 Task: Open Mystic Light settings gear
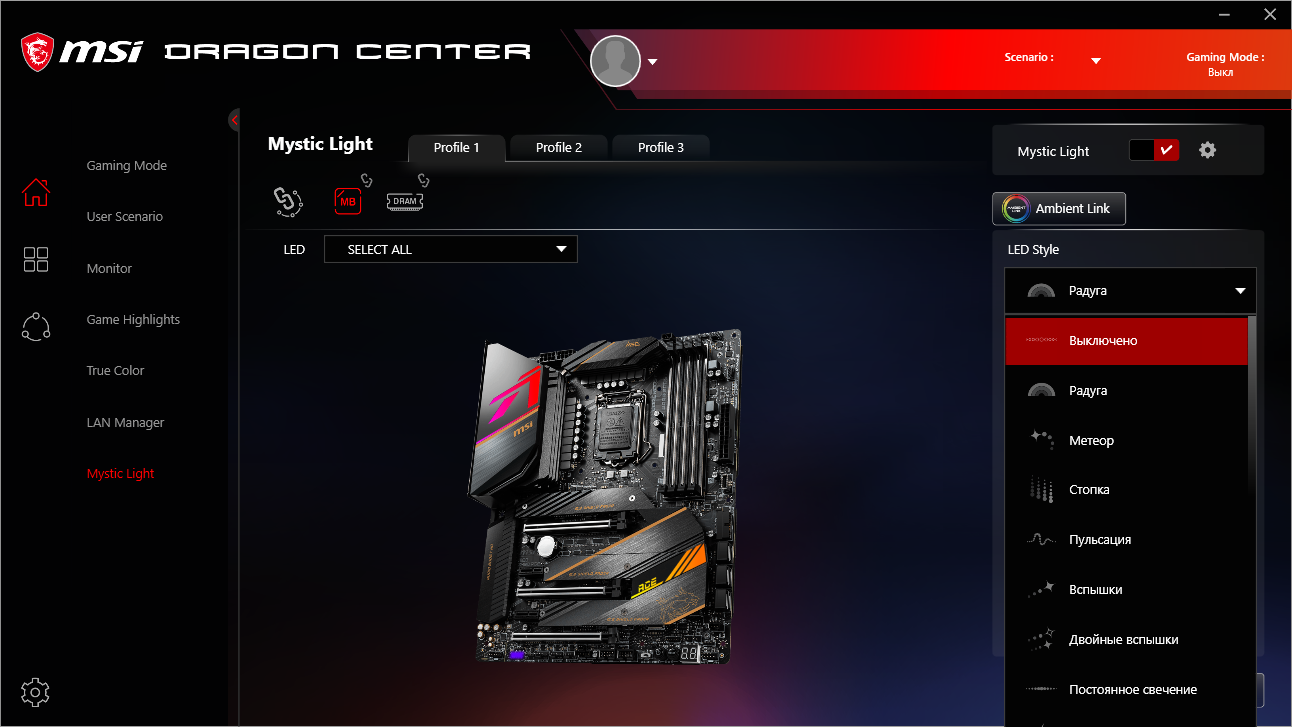[x=1207, y=149]
